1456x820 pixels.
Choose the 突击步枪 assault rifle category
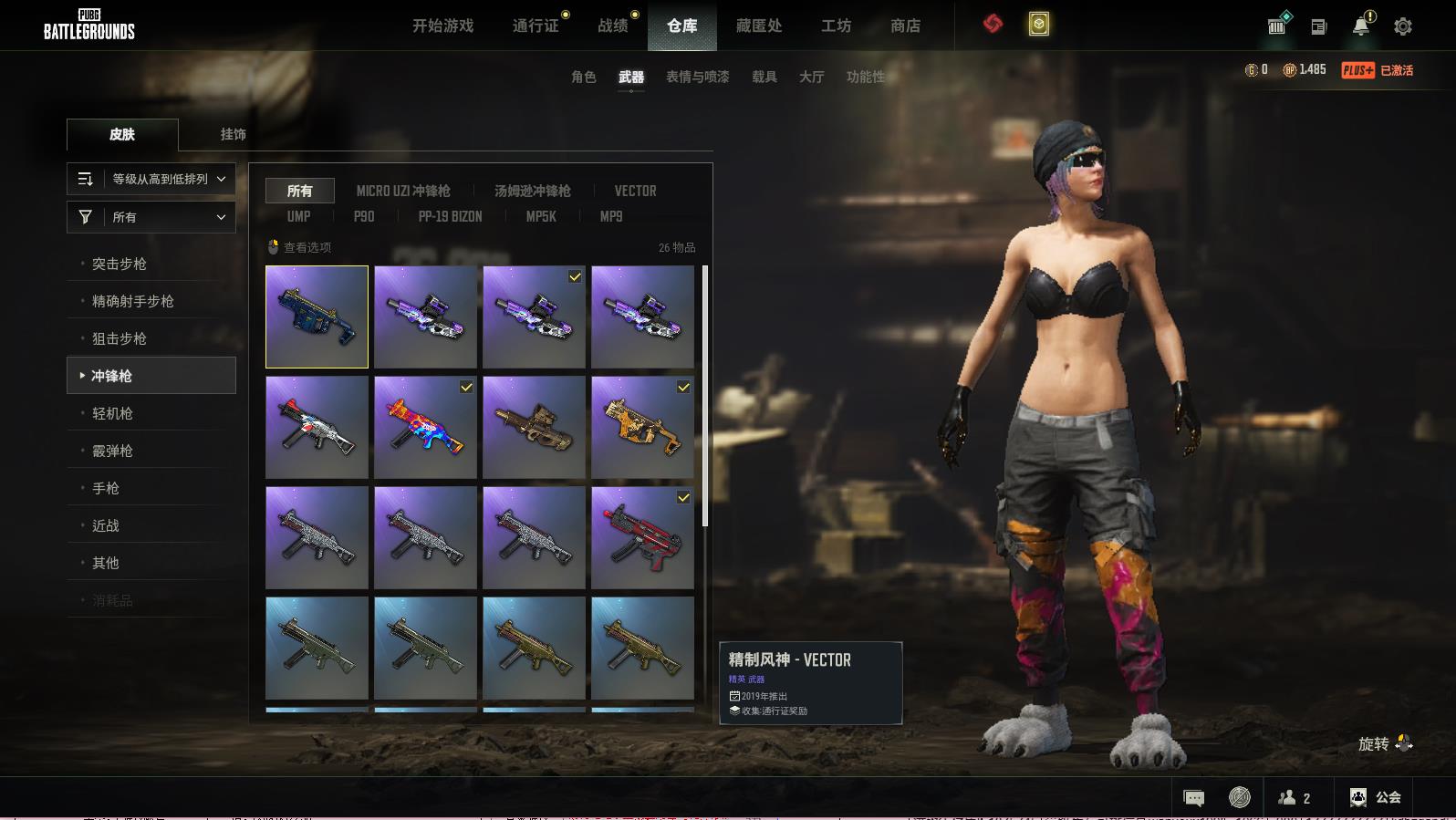coord(120,264)
